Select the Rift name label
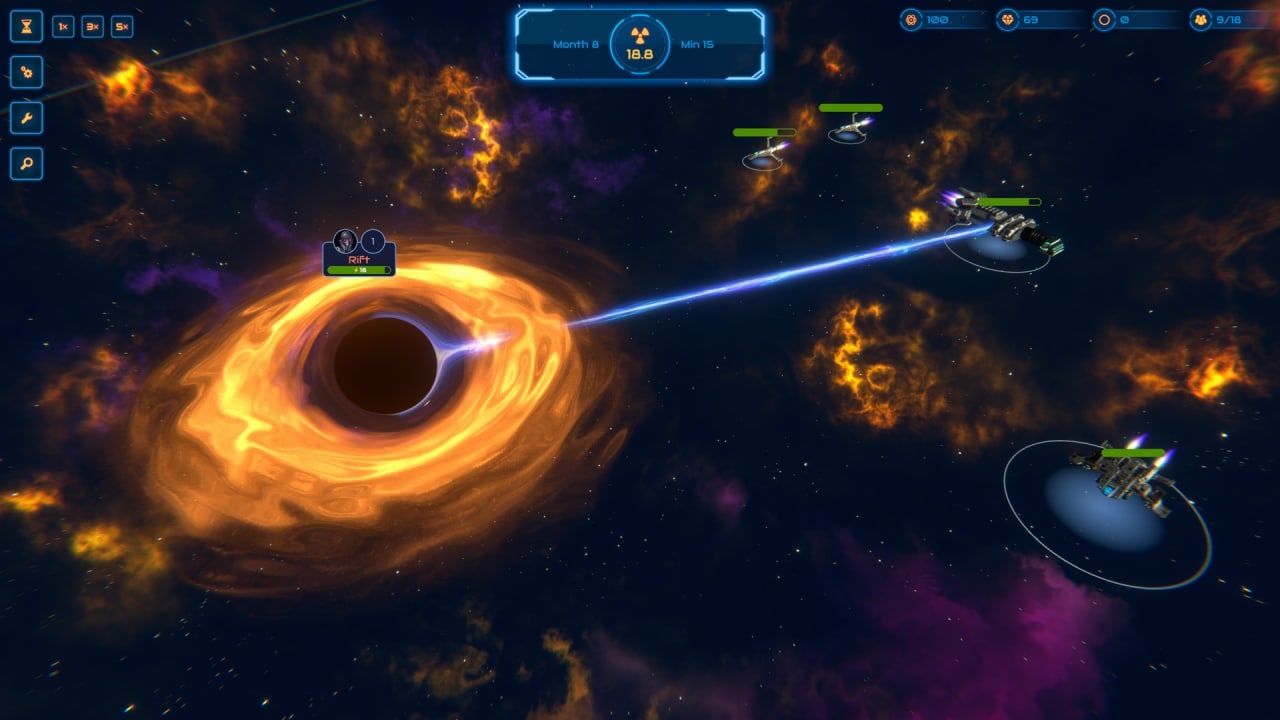The image size is (1280, 720). (358, 259)
